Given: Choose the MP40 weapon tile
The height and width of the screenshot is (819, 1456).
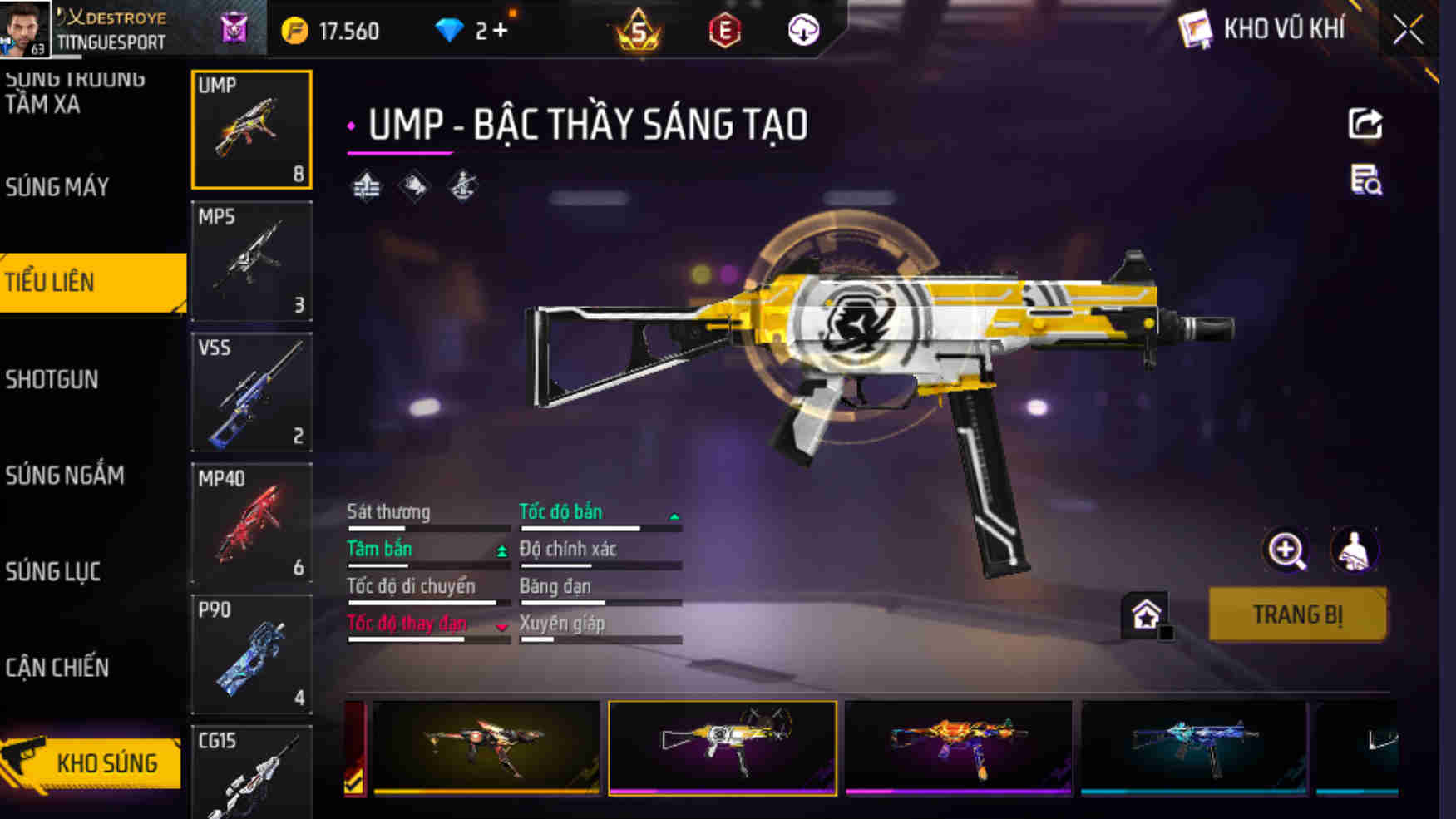Looking at the screenshot, I should (251, 523).
